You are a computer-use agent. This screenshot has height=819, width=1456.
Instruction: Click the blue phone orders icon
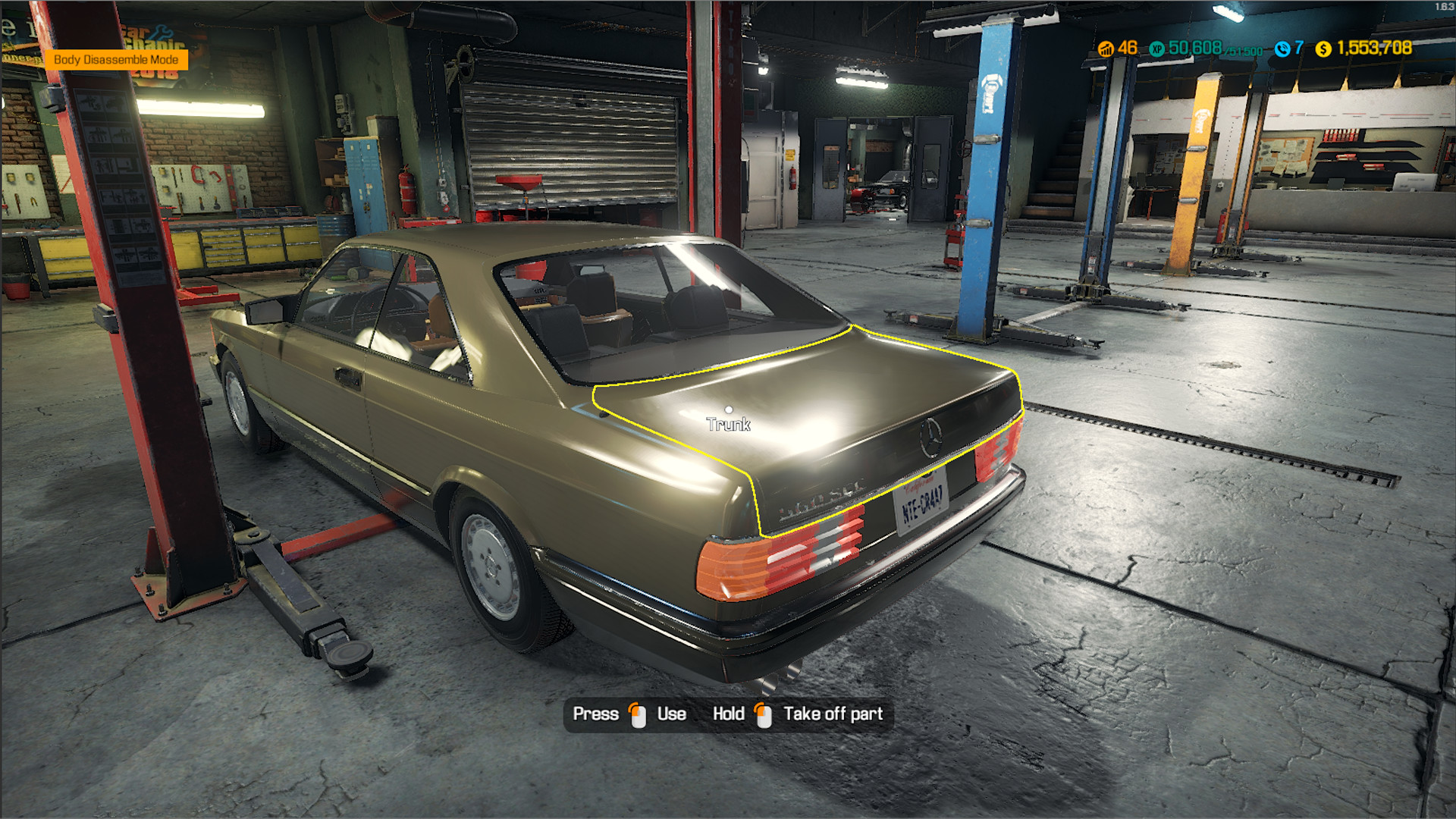(1282, 49)
